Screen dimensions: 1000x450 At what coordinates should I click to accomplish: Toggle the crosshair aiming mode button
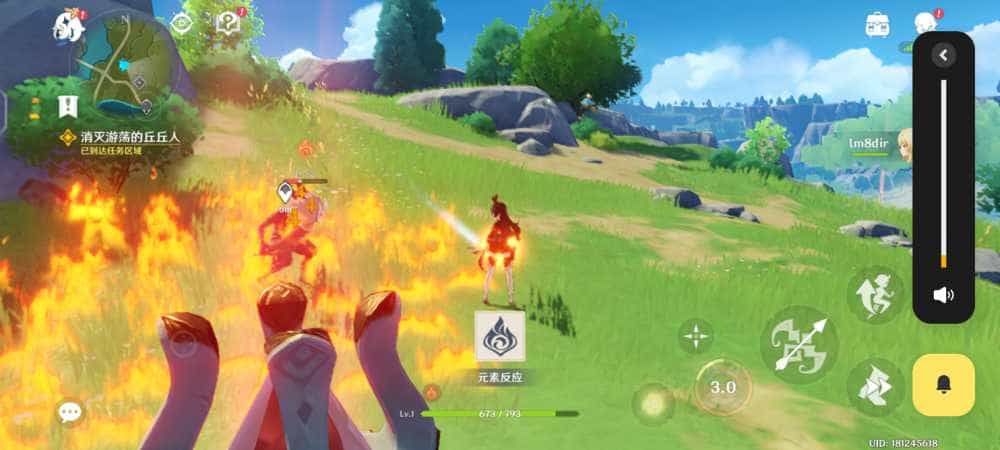tap(696, 337)
